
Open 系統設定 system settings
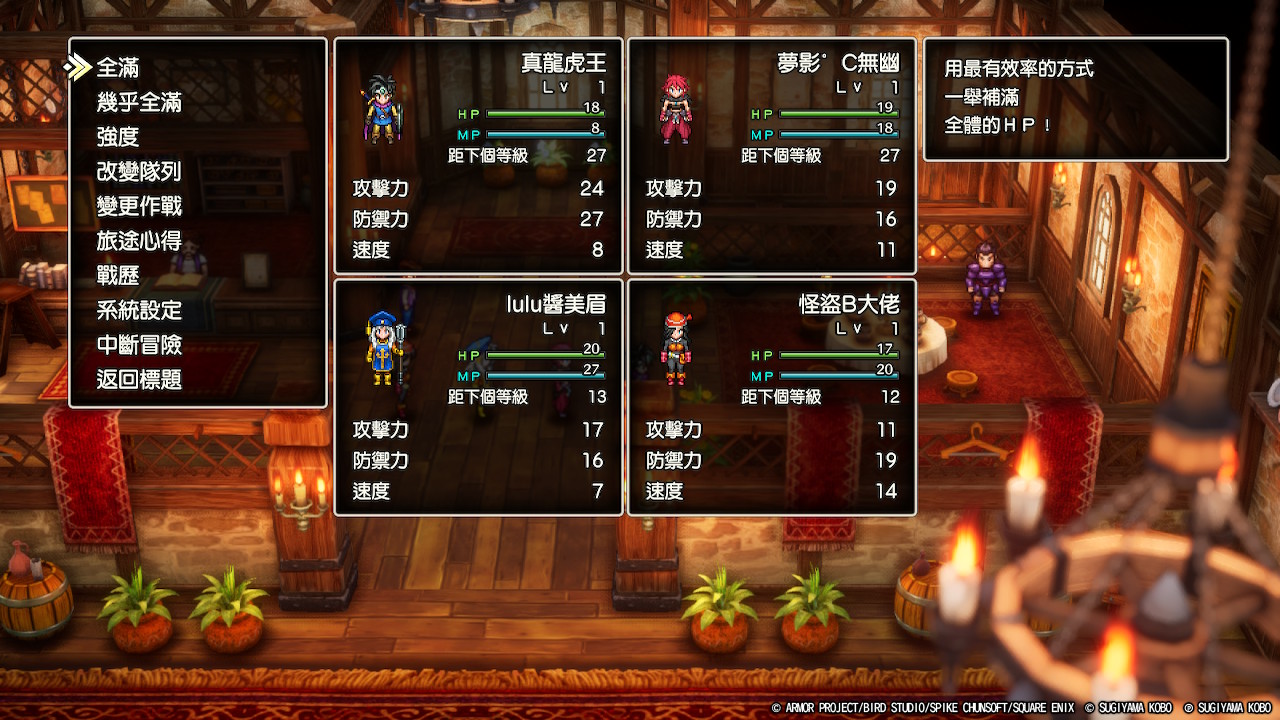coord(140,311)
